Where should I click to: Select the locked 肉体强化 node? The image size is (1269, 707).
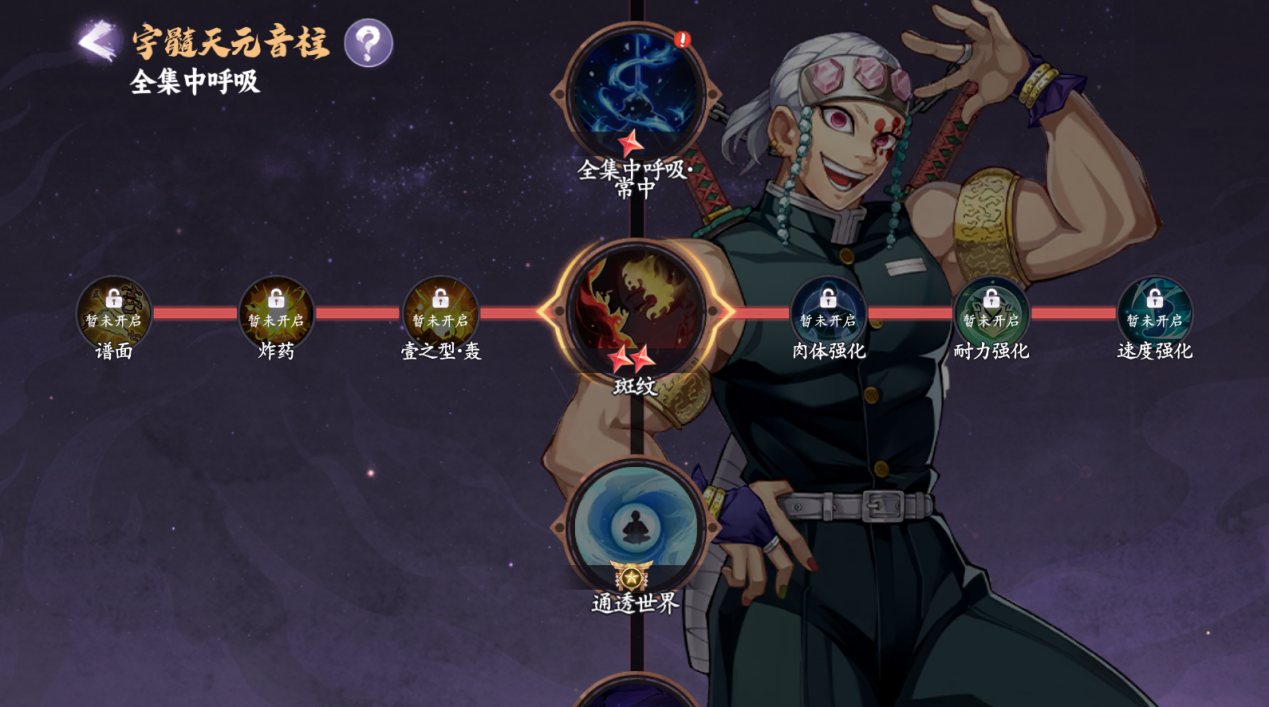828,313
